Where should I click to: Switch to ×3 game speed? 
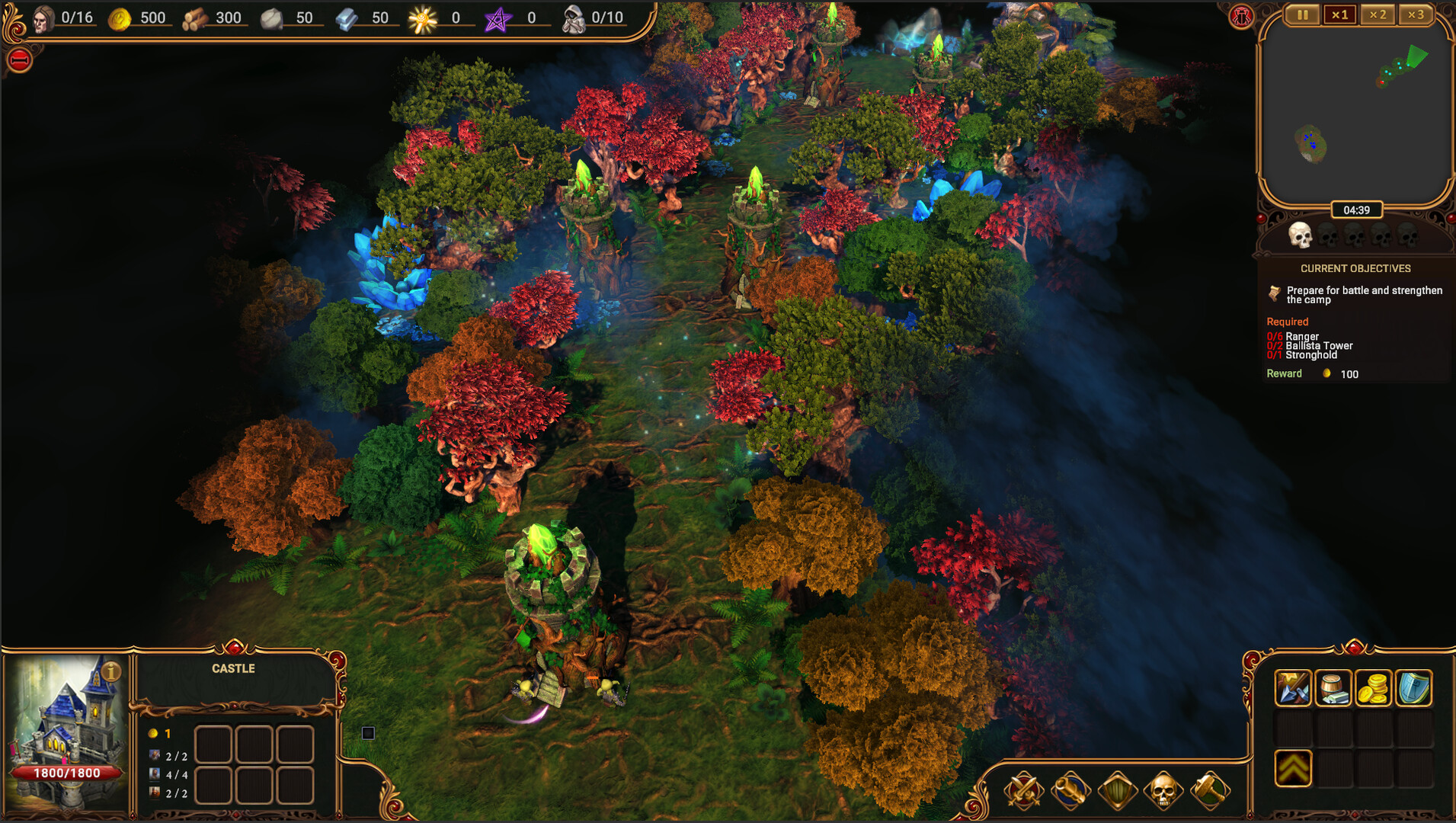click(x=1414, y=14)
